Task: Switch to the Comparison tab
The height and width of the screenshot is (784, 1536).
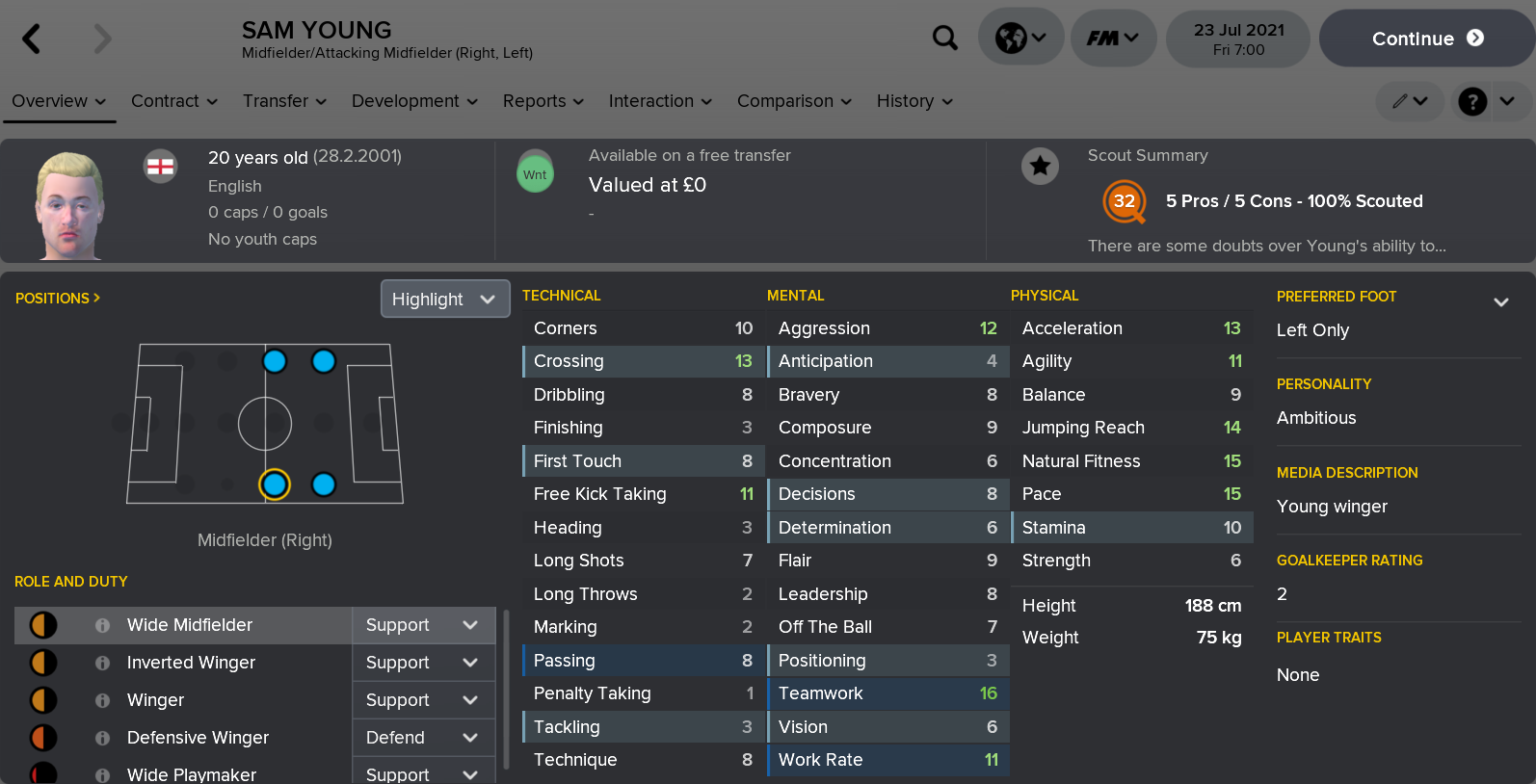Action: pyautogui.click(x=785, y=101)
